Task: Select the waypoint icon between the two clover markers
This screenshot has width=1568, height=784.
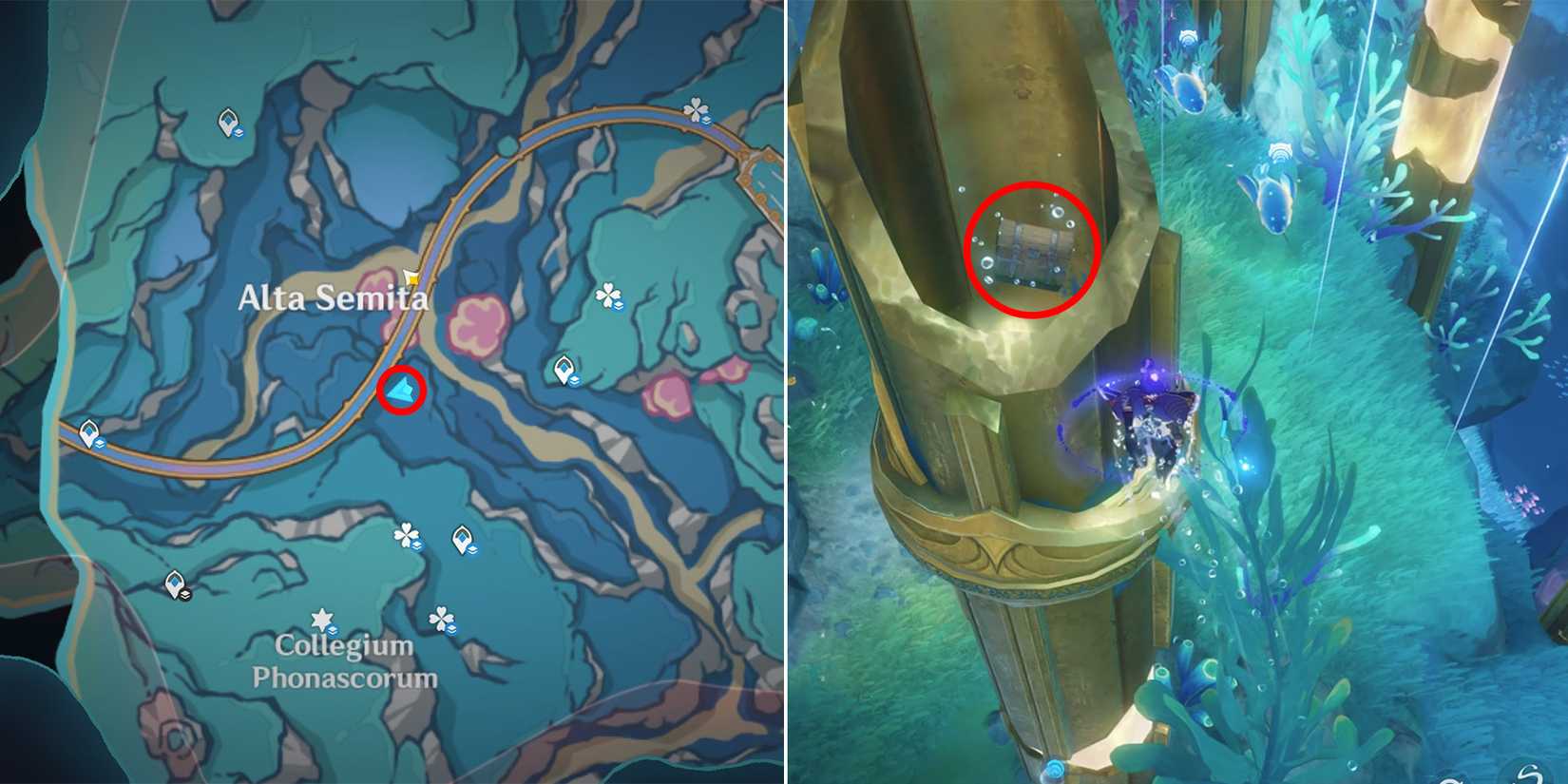Action: [461, 538]
